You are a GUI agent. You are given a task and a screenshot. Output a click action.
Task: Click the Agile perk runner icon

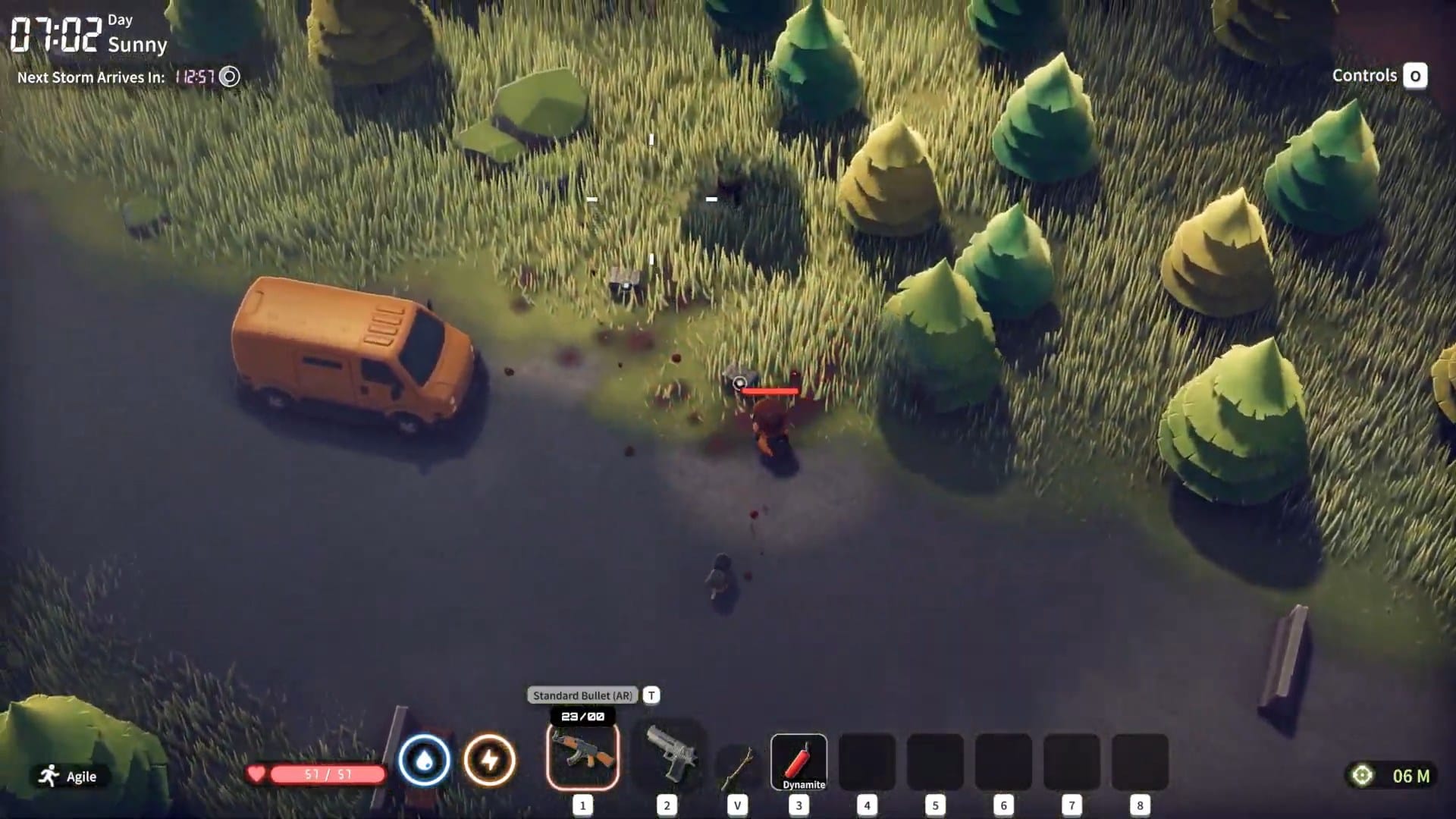pyautogui.click(x=48, y=775)
